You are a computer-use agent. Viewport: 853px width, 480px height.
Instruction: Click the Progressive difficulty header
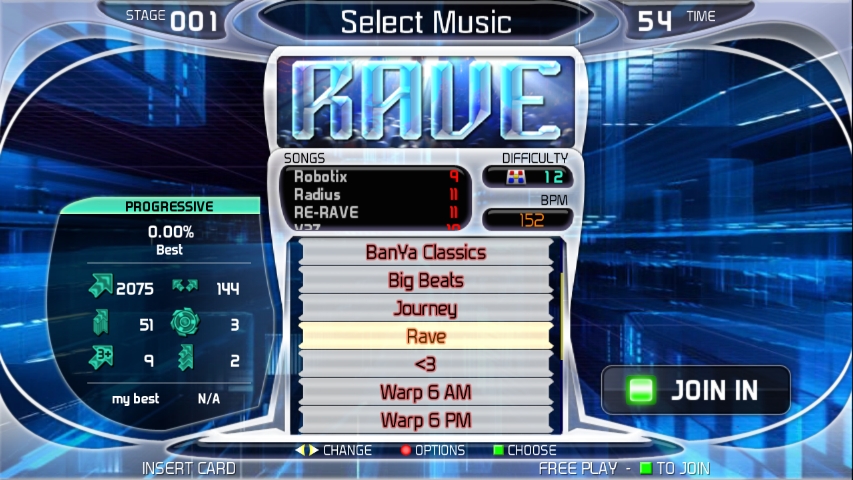(168, 207)
